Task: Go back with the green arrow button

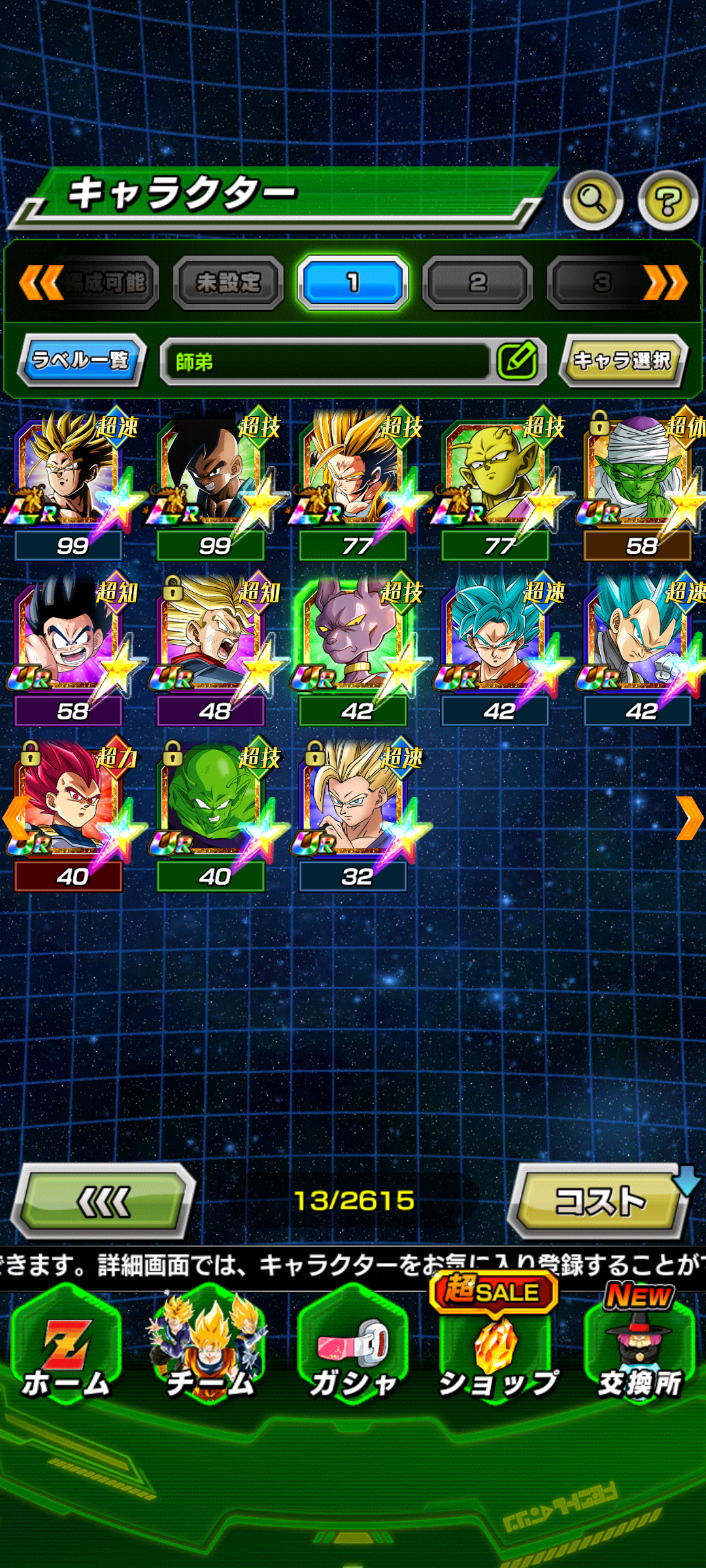Action: point(105,1201)
